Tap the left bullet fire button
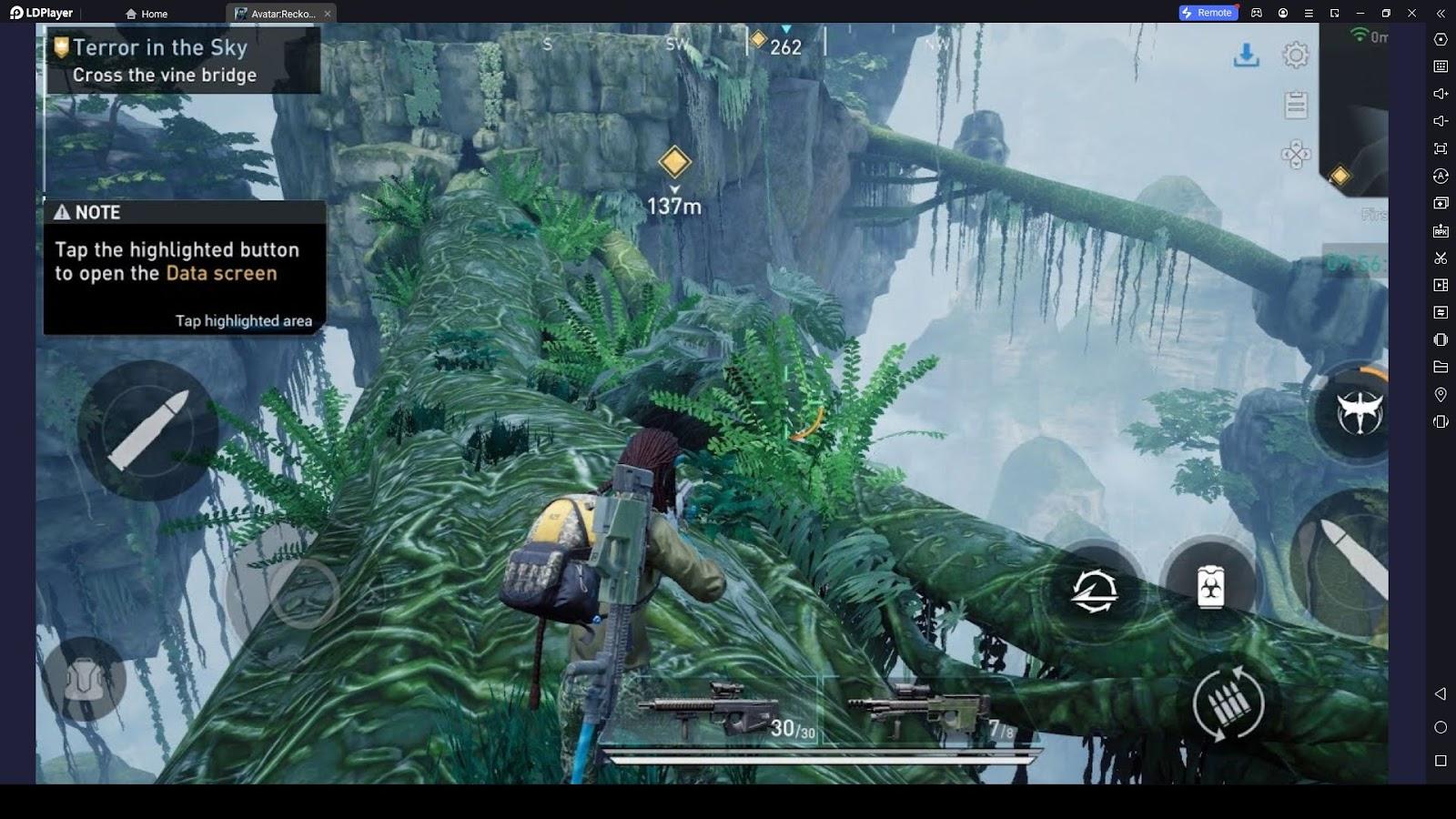Viewport: 1456px width, 819px height. click(148, 430)
